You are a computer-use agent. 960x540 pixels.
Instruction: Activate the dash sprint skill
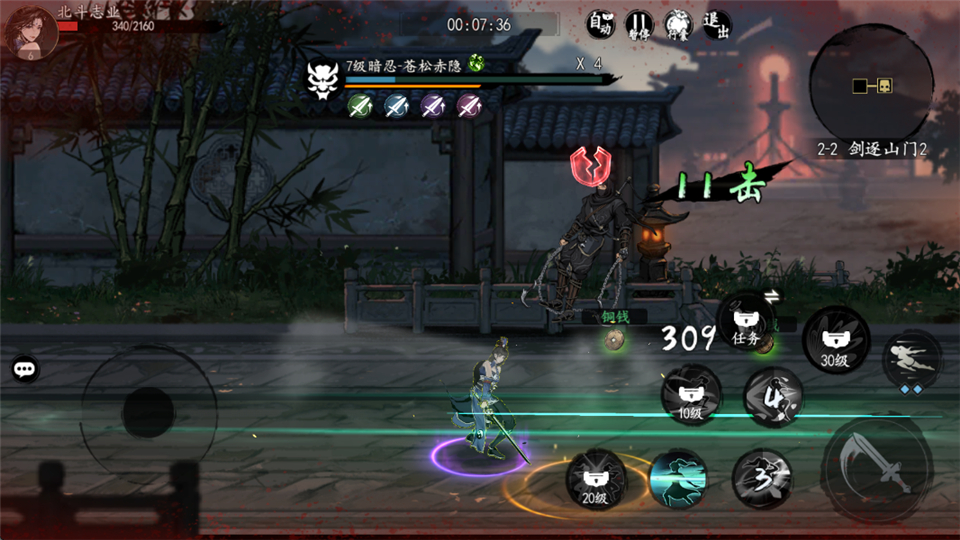click(912, 358)
